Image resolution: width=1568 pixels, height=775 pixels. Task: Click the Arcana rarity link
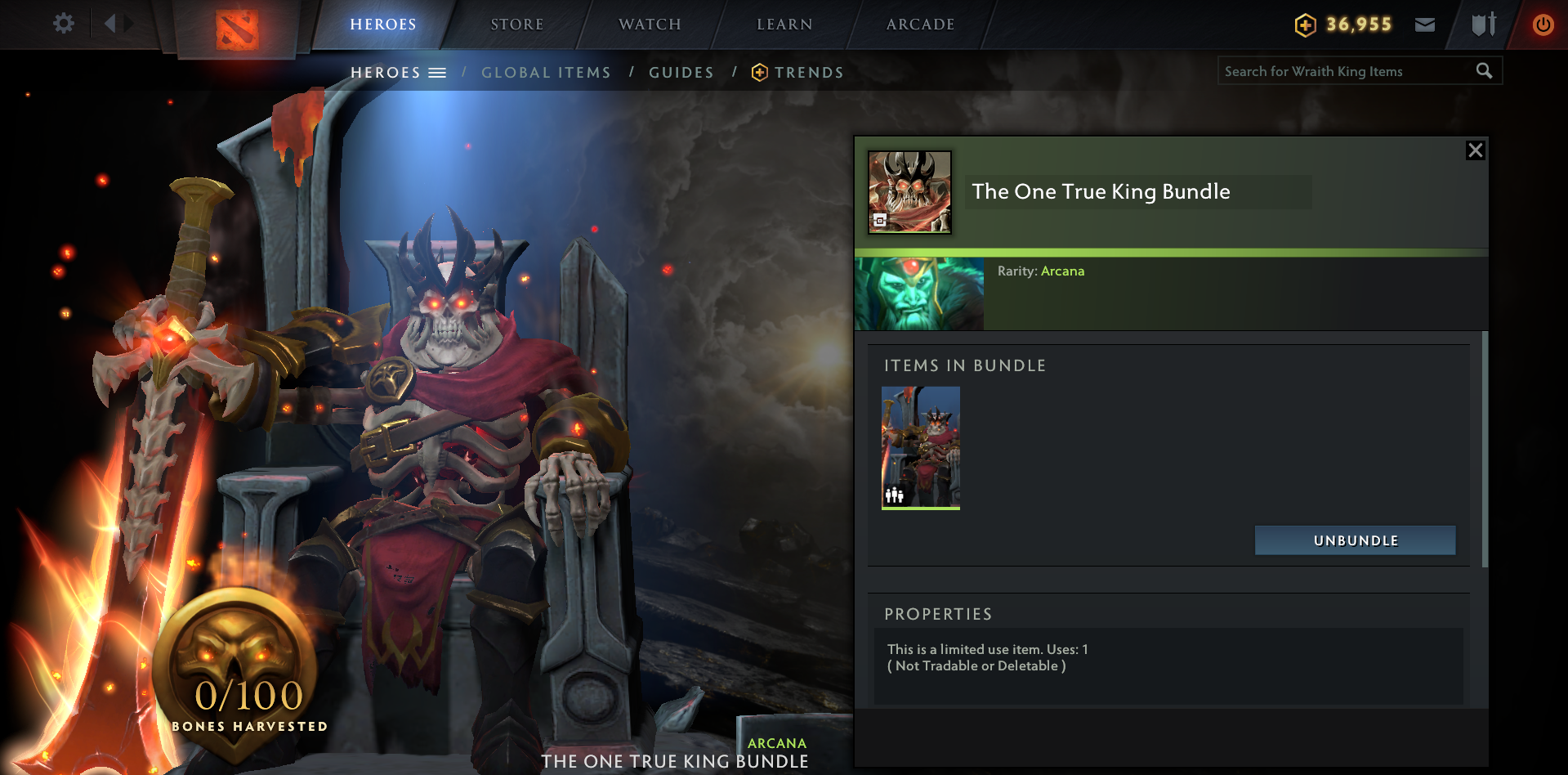click(1063, 271)
